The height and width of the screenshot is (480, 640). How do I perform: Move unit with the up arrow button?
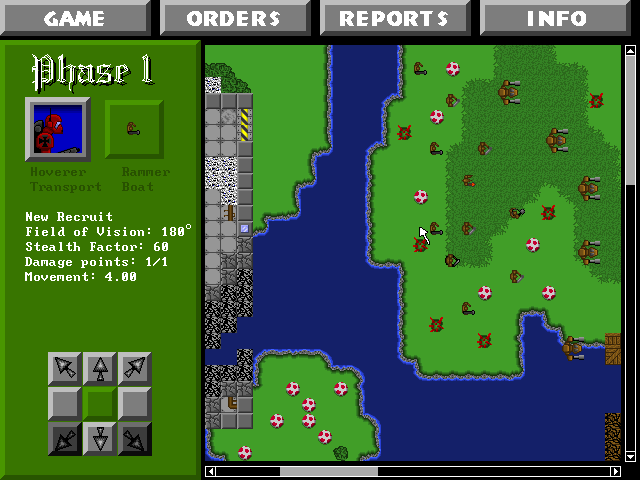click(x=101, y=369)
